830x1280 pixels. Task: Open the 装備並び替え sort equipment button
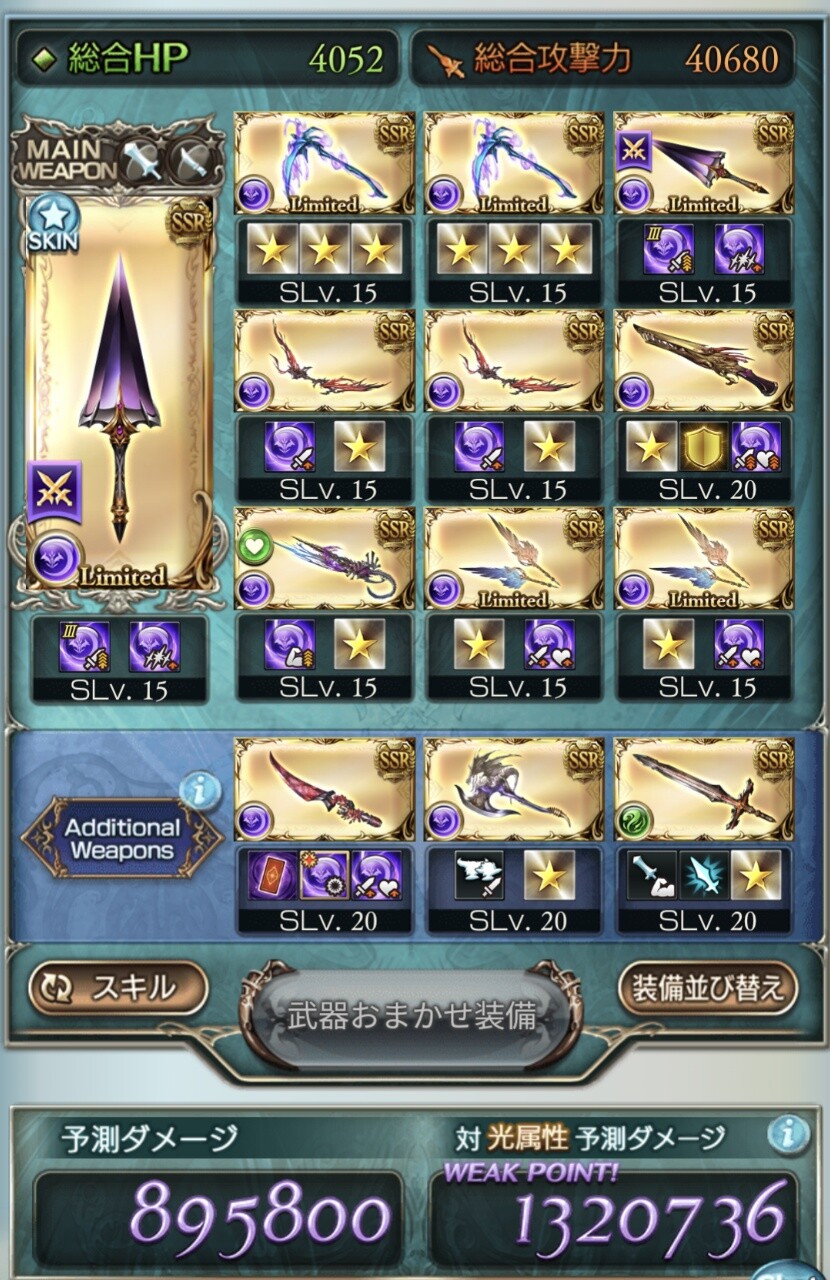pos(708,988)
